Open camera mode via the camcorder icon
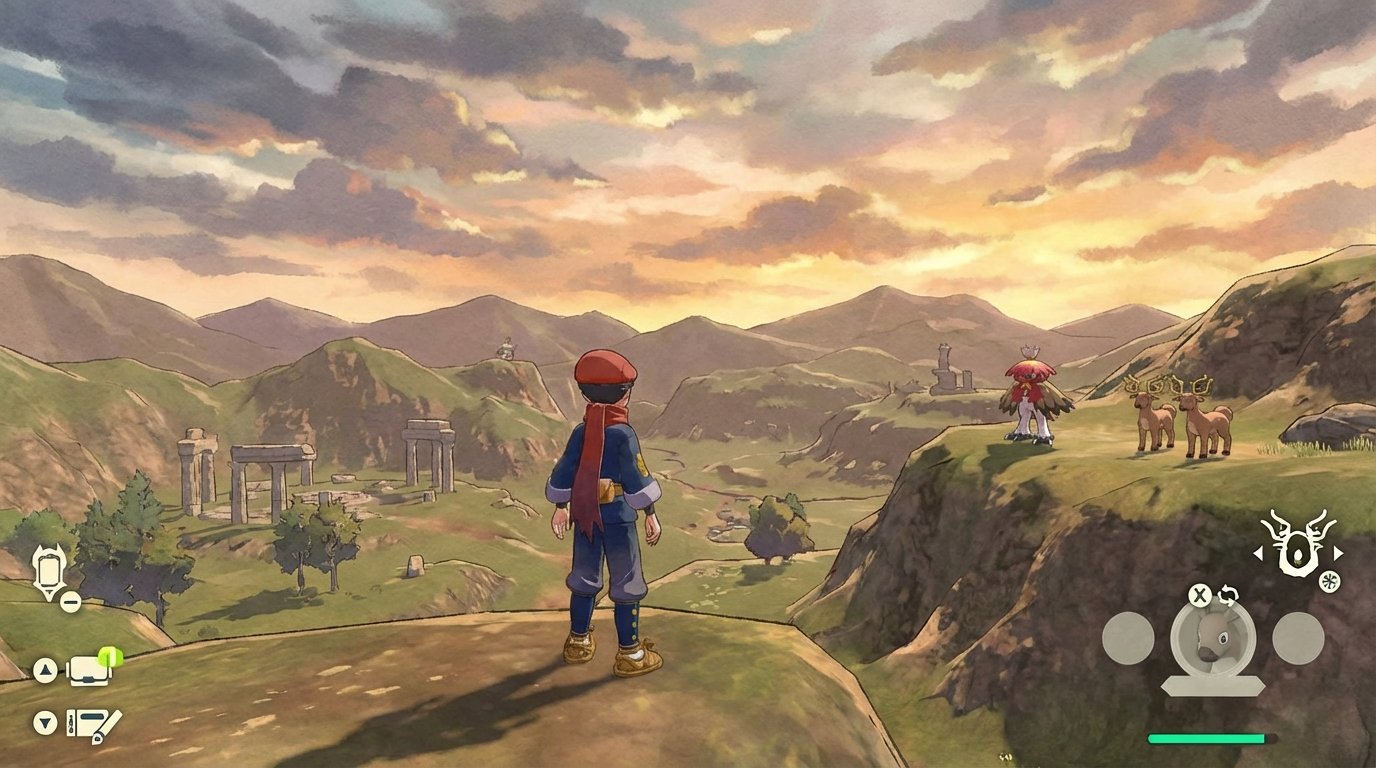Screen dimensions: 1376x768 tap(89, 671)
